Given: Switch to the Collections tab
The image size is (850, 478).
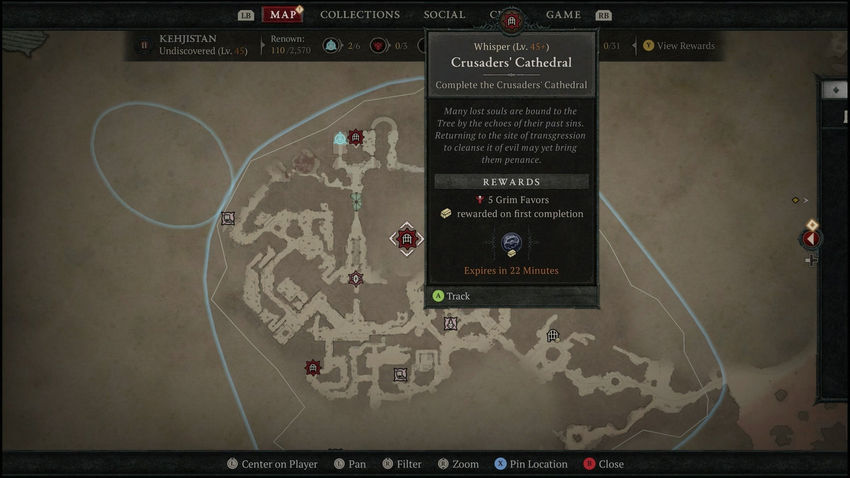Looking at the screenshot, I should pos(359,15).
